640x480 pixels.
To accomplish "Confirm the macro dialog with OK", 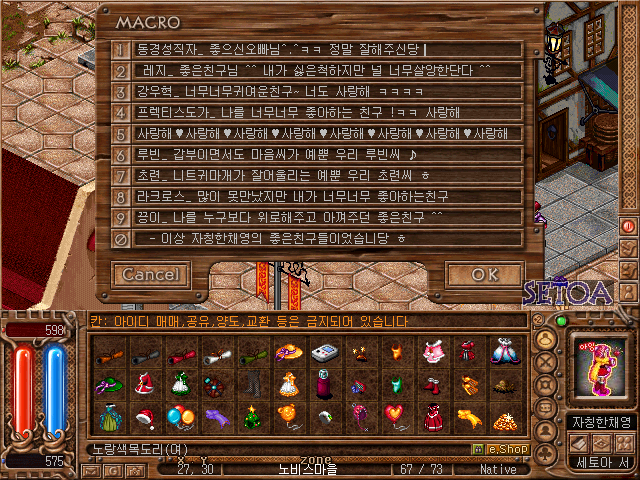I will pos(483,274).
